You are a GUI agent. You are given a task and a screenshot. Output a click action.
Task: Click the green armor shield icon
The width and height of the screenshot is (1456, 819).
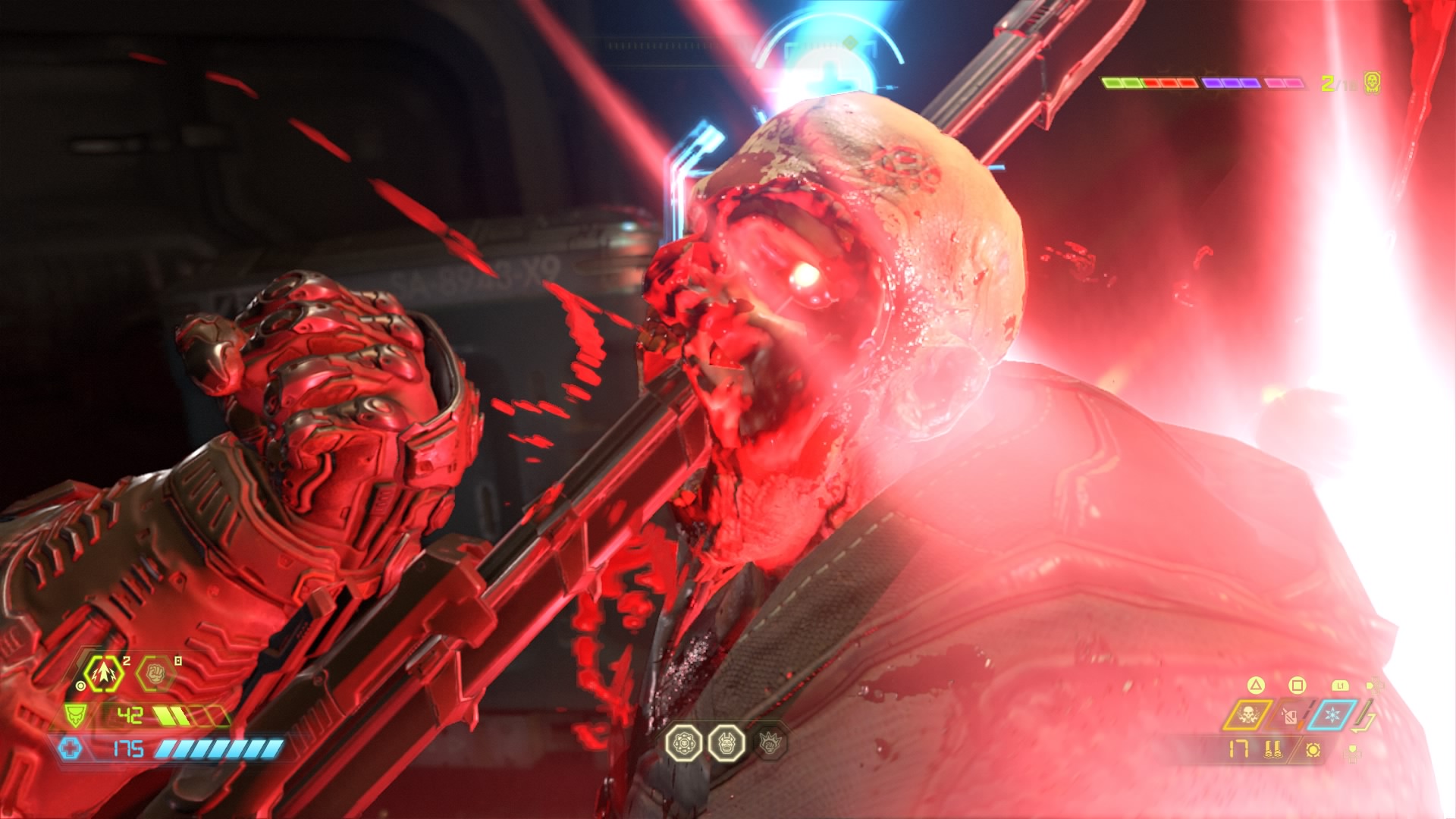tap(74, 715)
